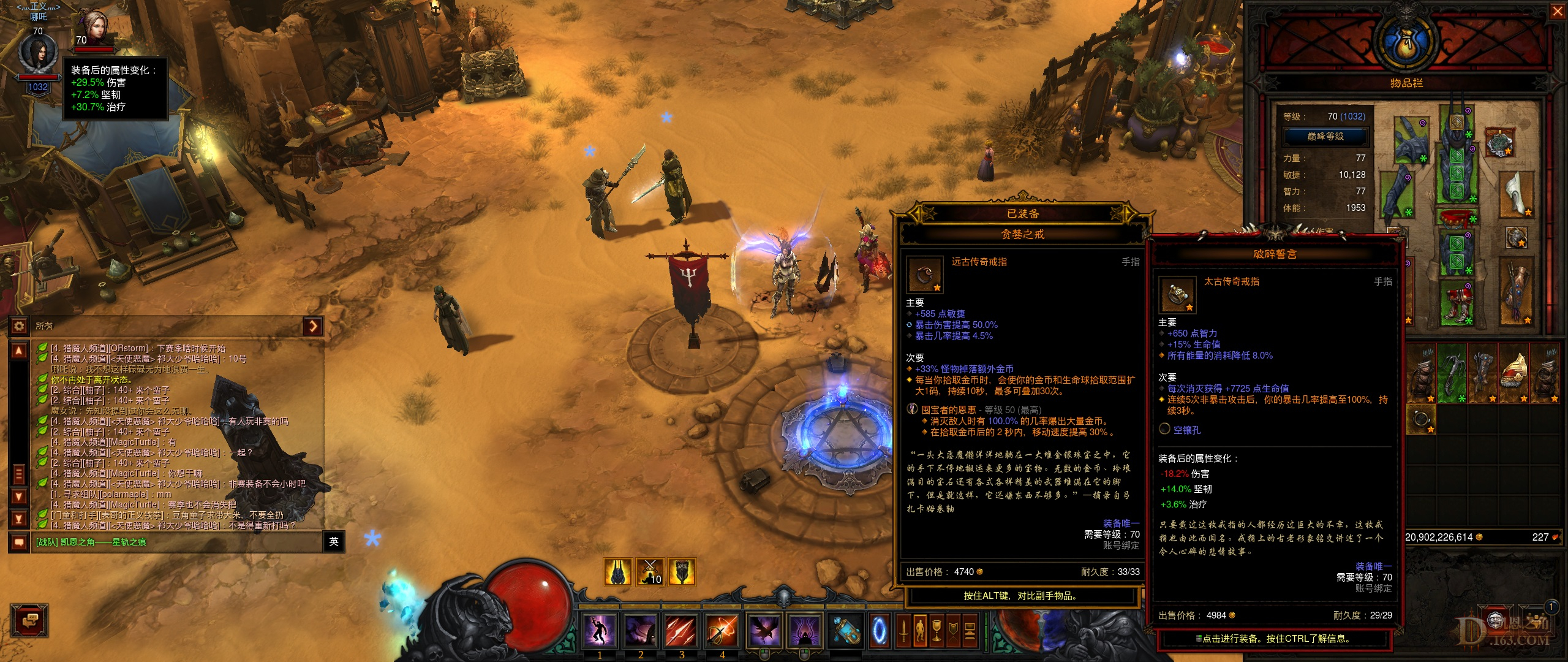Click the chat input field
1568x662 pixels.
click(x=176, y=542)
